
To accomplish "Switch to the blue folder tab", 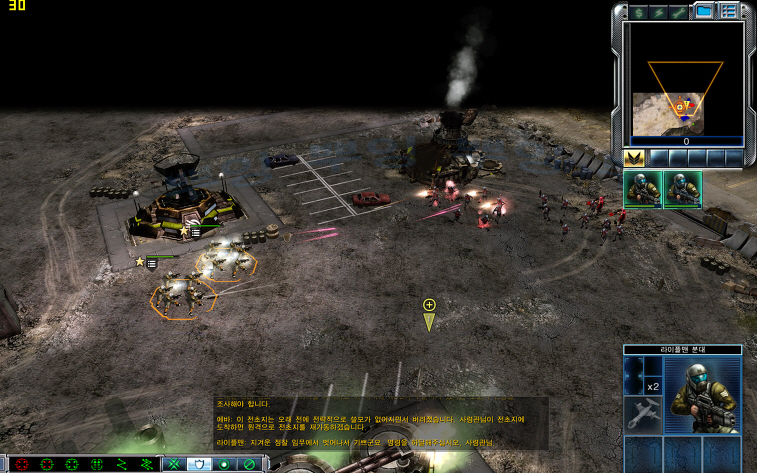I will tap(705, 12).
